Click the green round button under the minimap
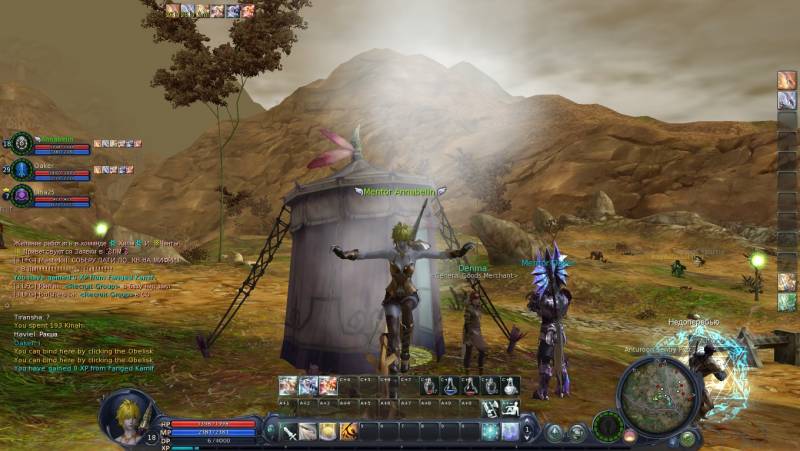The image size is (800, 451). point(688,438)
